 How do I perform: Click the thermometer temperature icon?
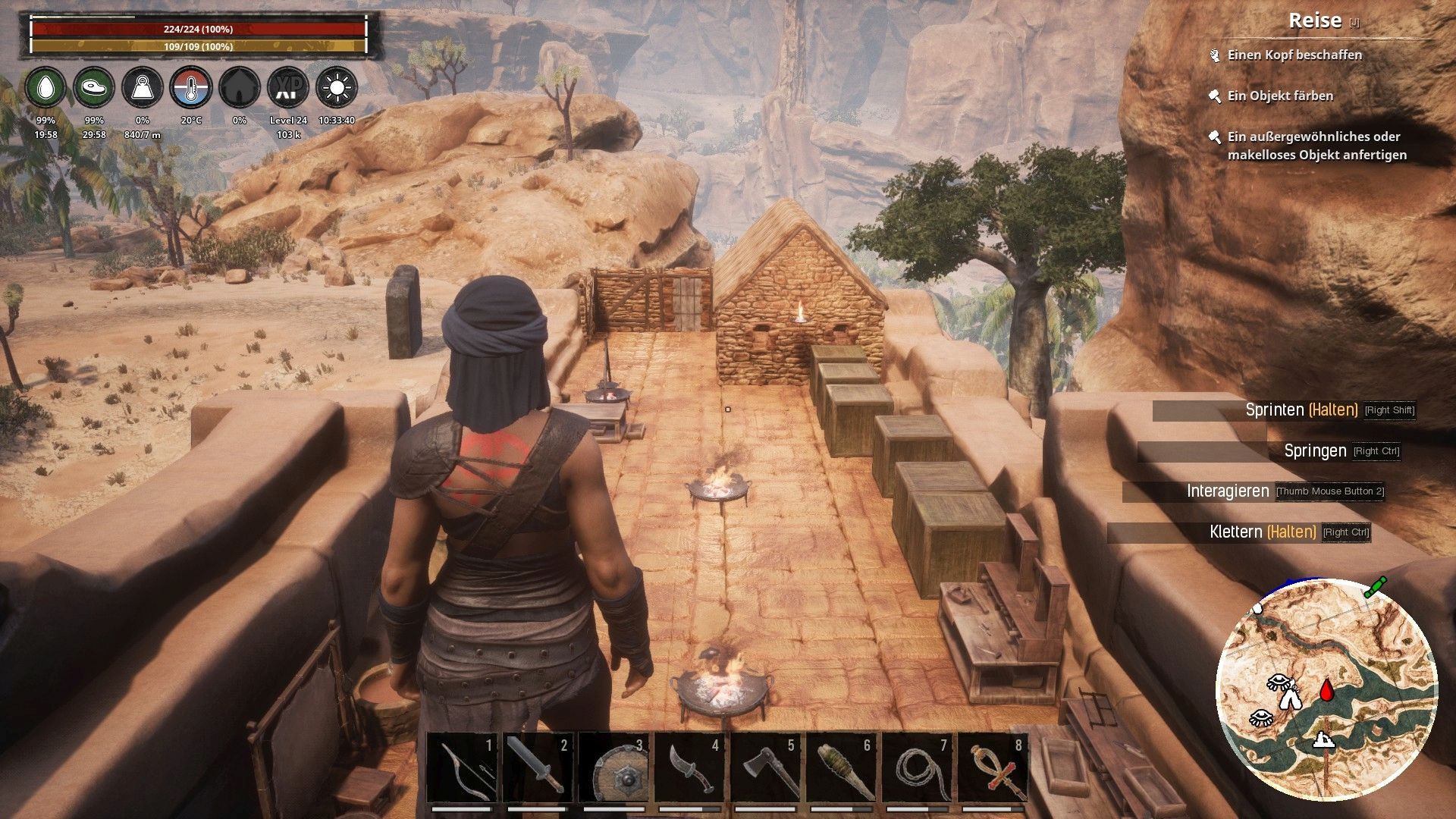(191, 87)
